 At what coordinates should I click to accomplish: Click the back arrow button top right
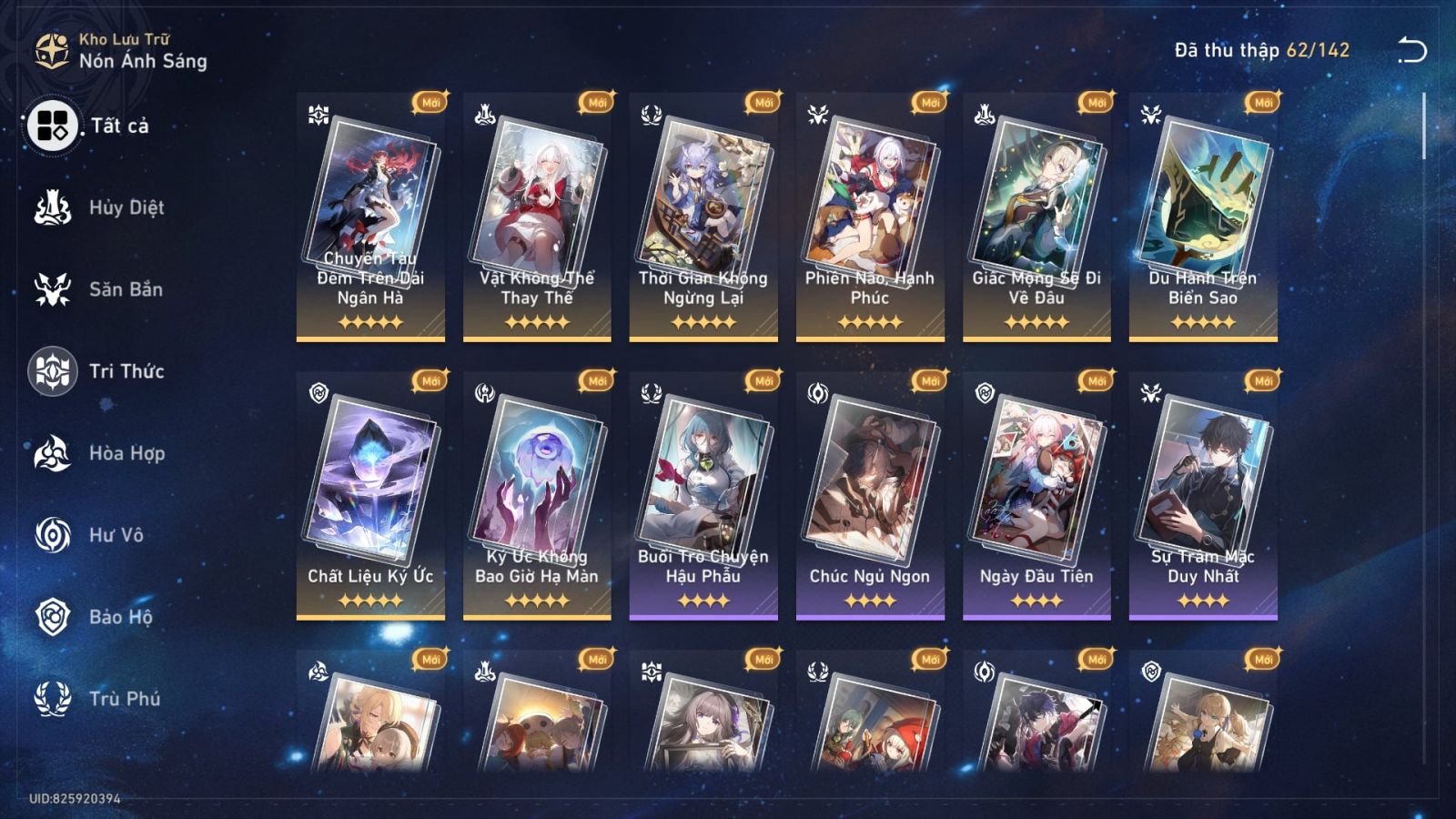(1412, 50)
